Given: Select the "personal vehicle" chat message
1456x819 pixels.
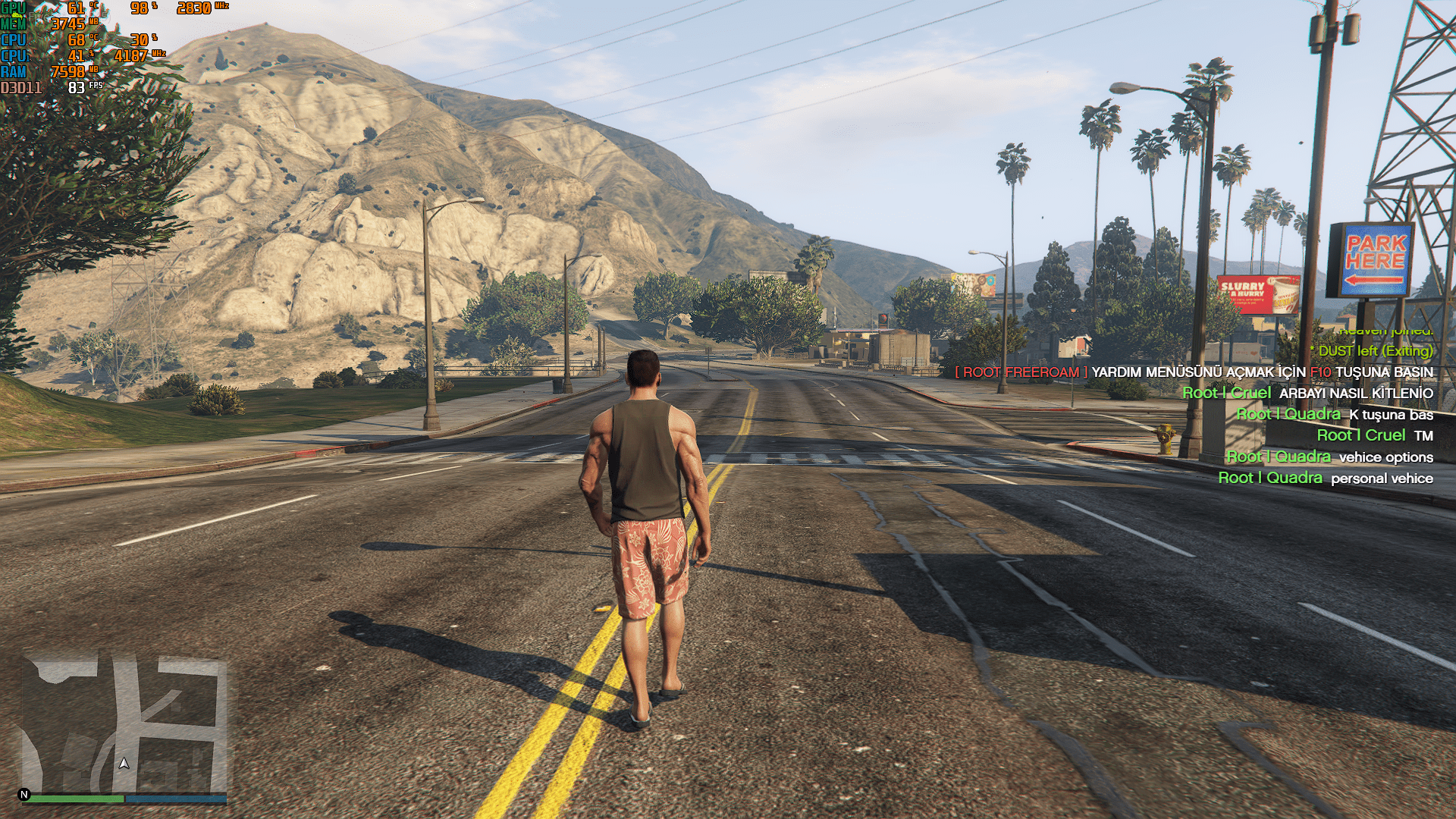Looking at the screenshot, I should (x=1325, y=479).
